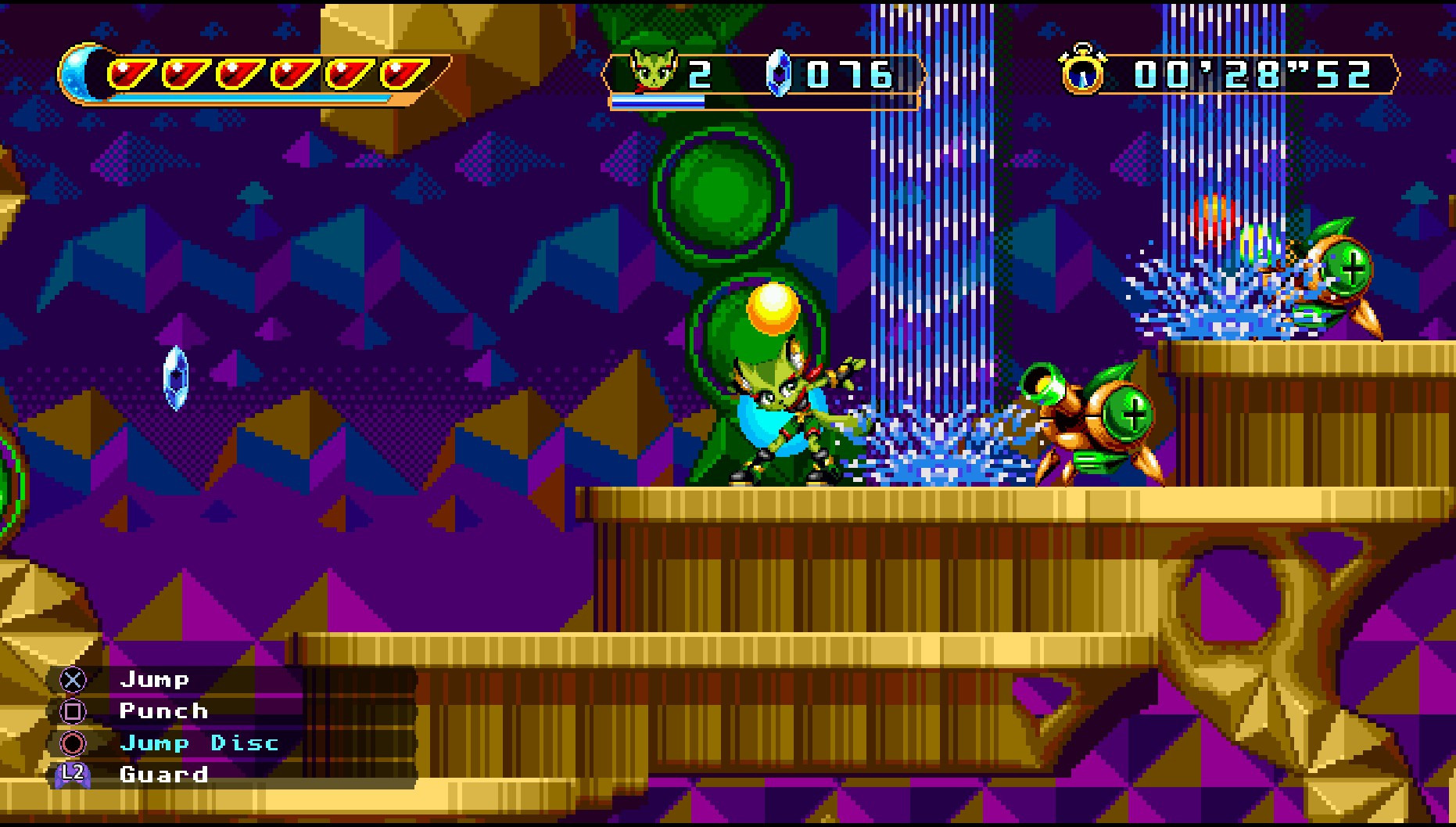The width and height of the screenshot is (1456, 827).
Task: Open the Punch entry in the controls overlay
Action: pos(162,711)
